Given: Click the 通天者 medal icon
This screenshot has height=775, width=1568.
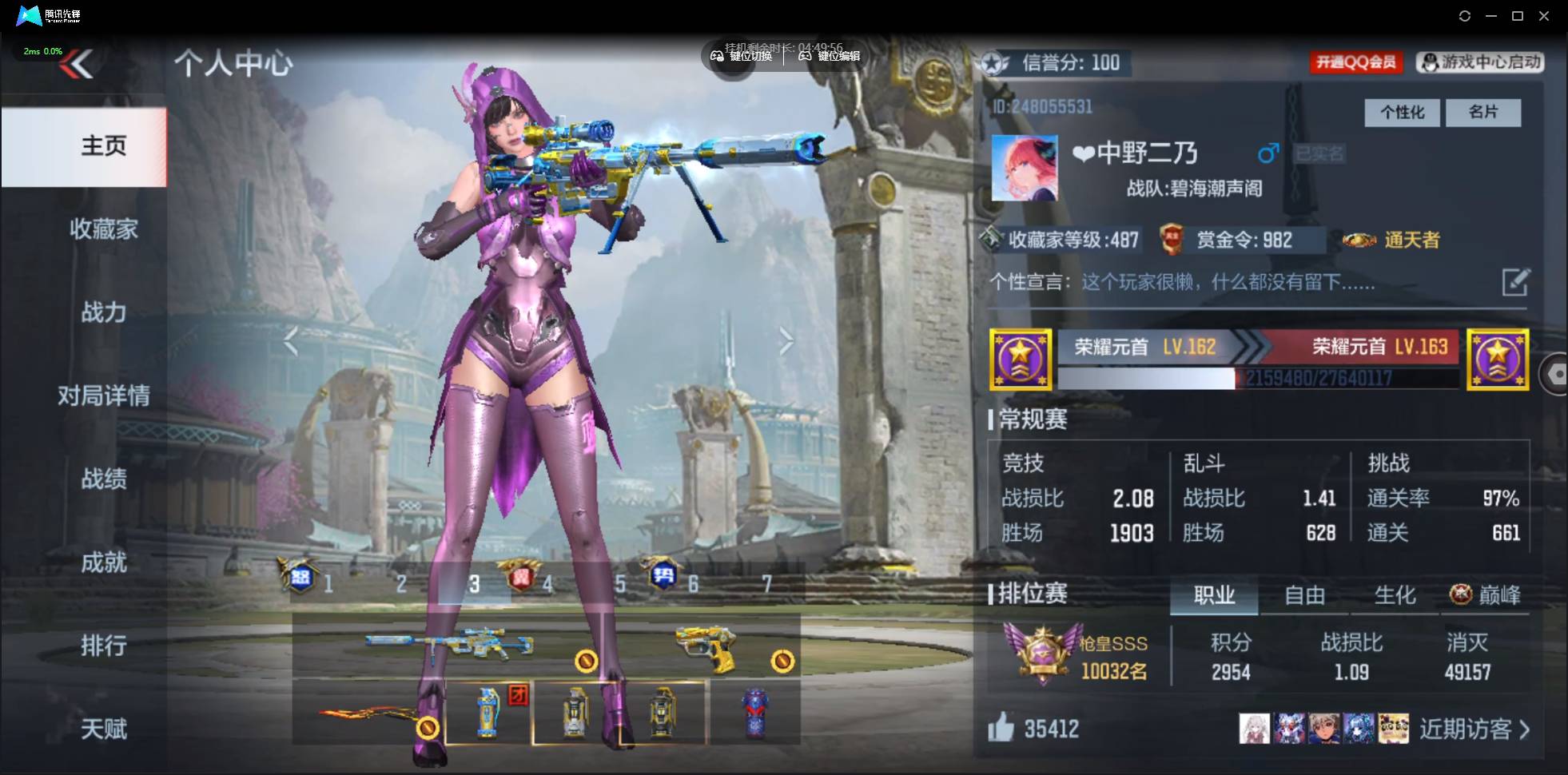Looking at the screenshot, I should [x=1358, y=240].
